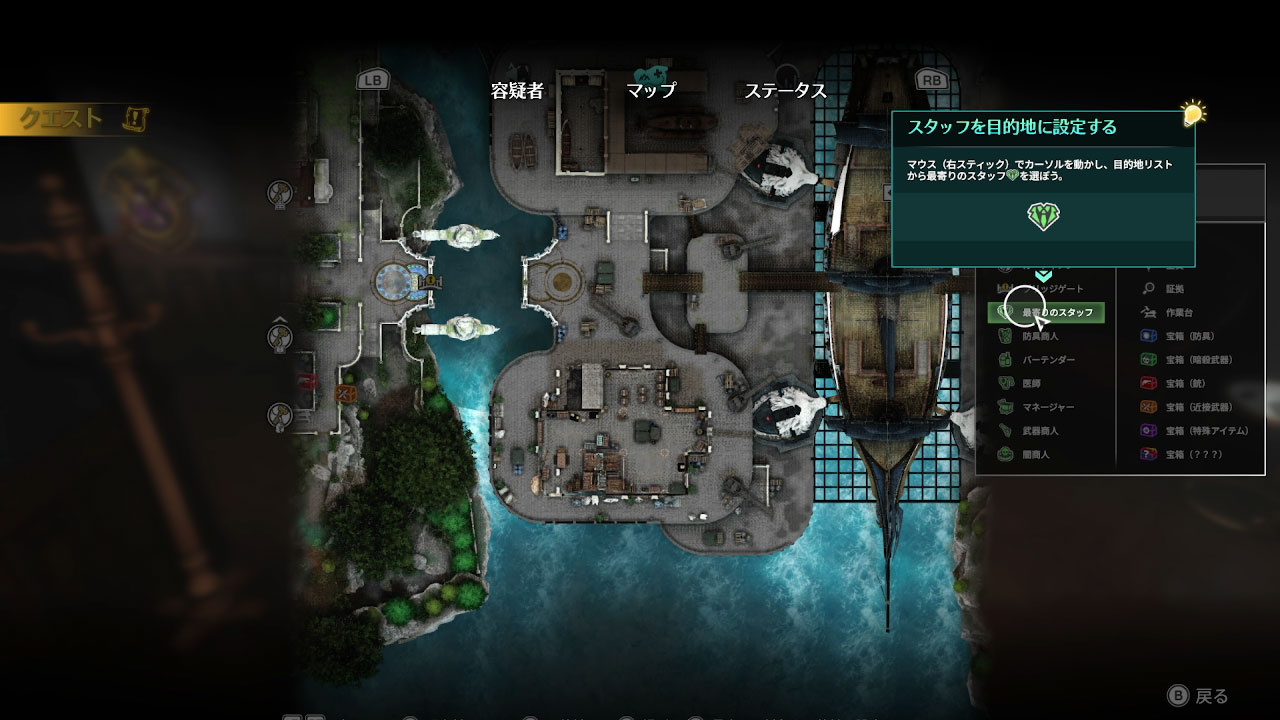This screenshot has width=1280, height=720.
Task: Select the 証拠 (evidence) magnifying glass icon
Action: [x=1146, y=288]
